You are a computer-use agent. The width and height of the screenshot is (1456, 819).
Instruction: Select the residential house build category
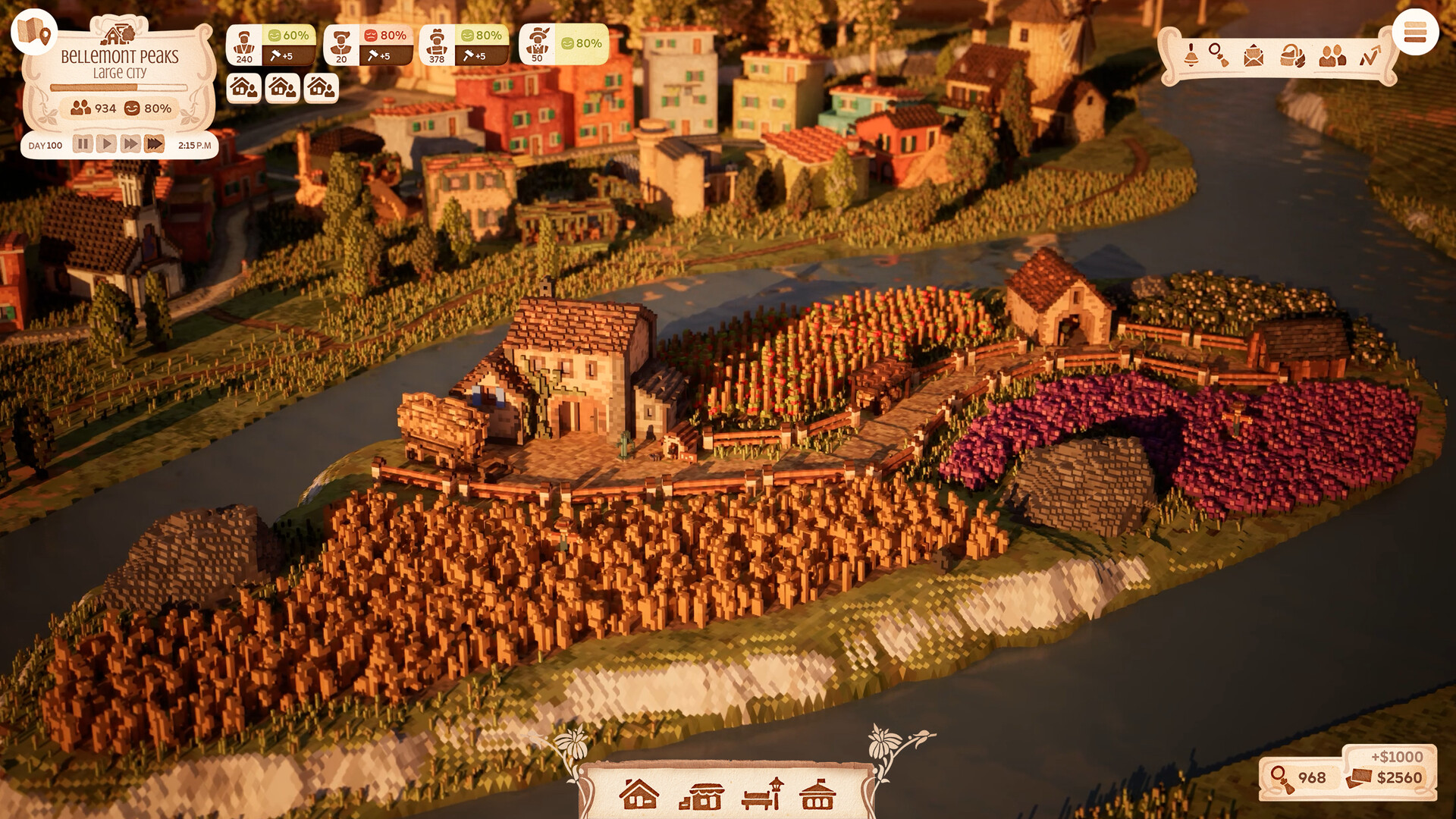point(639,795)
